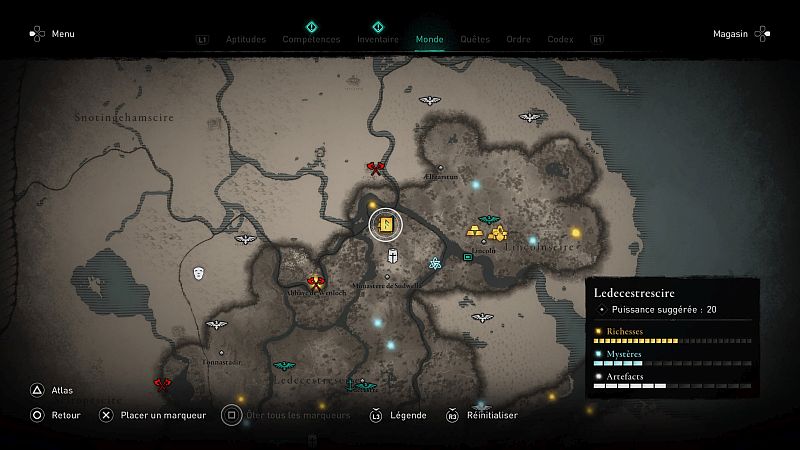Select the Monde tab
800x450 pixels.
[x=430, y=39]
